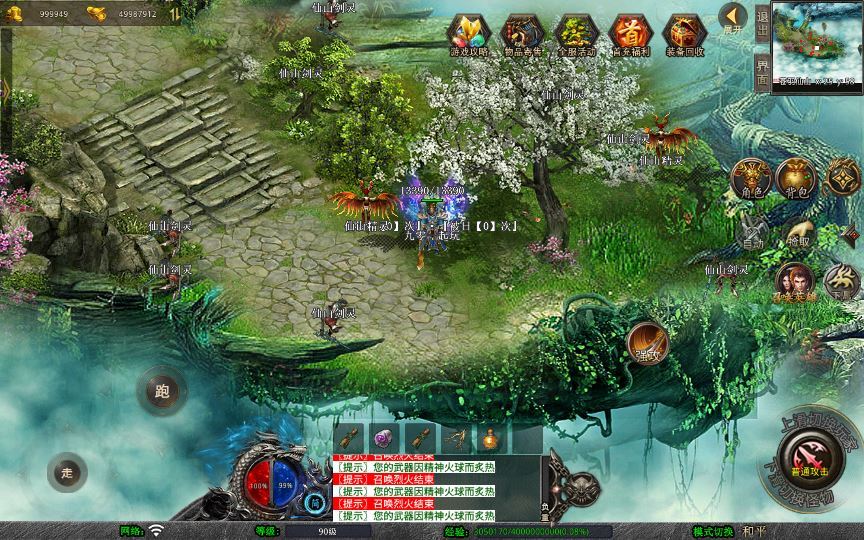Viewport: 864px width, 540px height.
Task: Select the purple orb hotbar slot
Action: (x=385, y=437)
